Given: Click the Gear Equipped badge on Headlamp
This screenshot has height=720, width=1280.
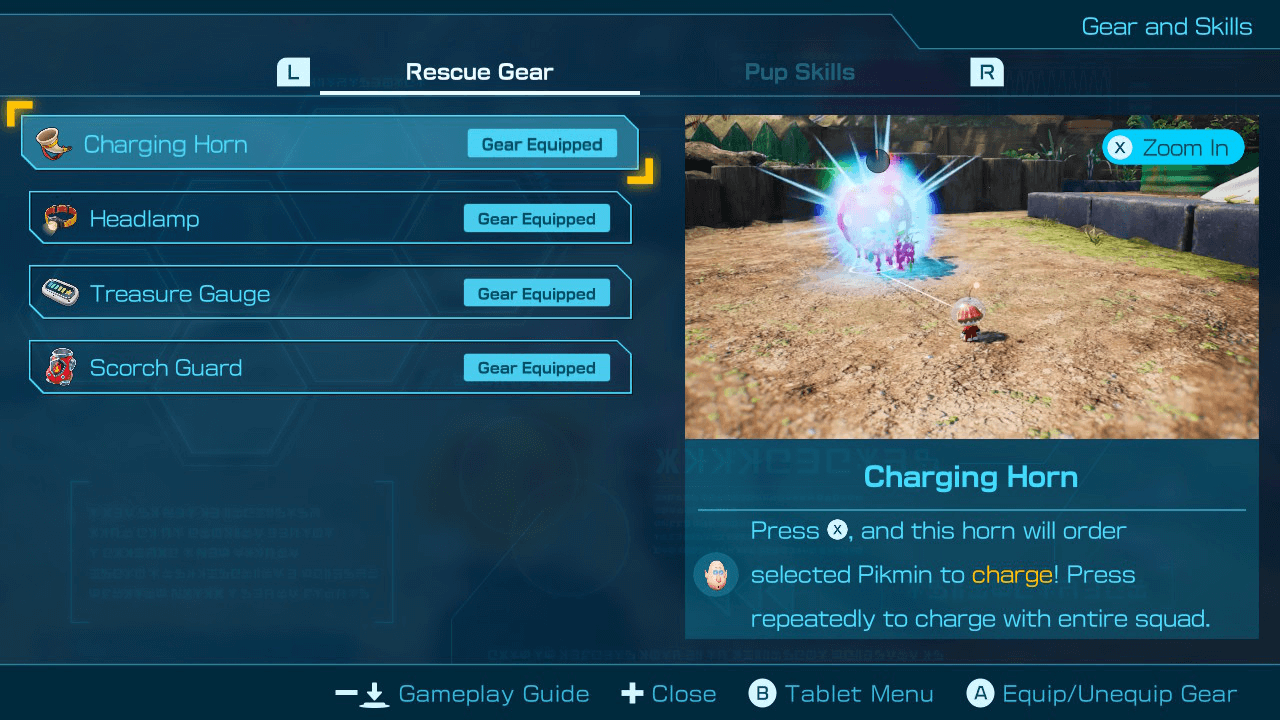Looking at the screenshot, I should (536, 218).
